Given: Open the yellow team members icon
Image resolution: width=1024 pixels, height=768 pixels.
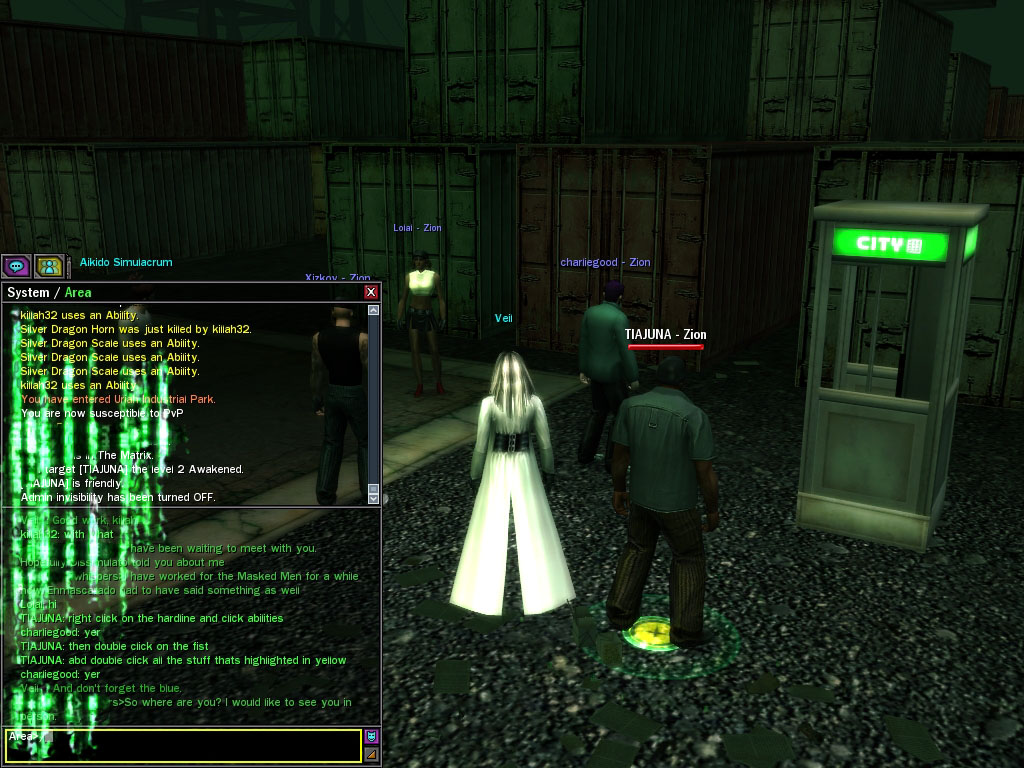Looking at the screenshot, I should [49, 266].
